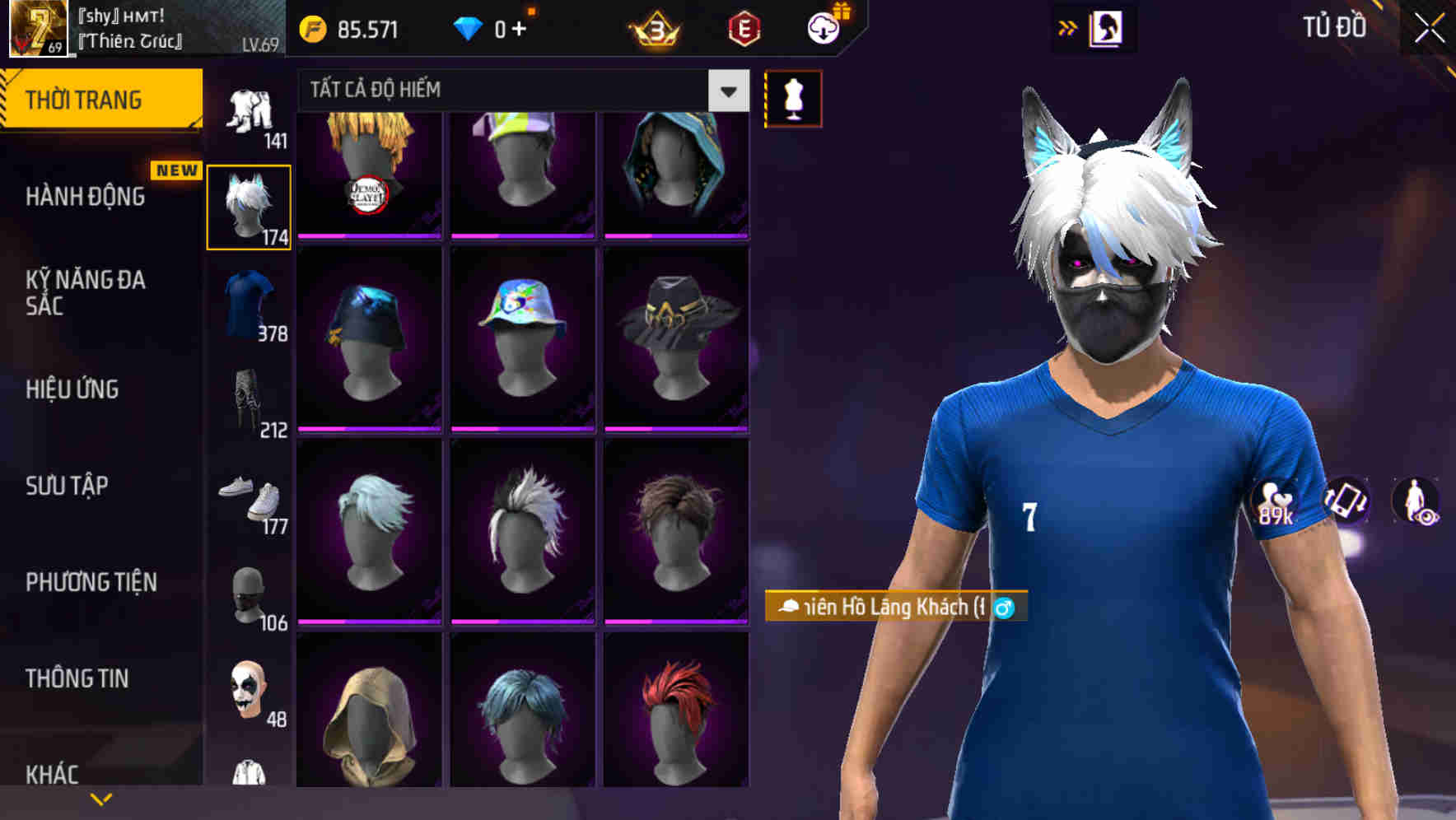
Task: Select the Demon Slayer blonde wig thumbnail
Action: tap(369, 172)
